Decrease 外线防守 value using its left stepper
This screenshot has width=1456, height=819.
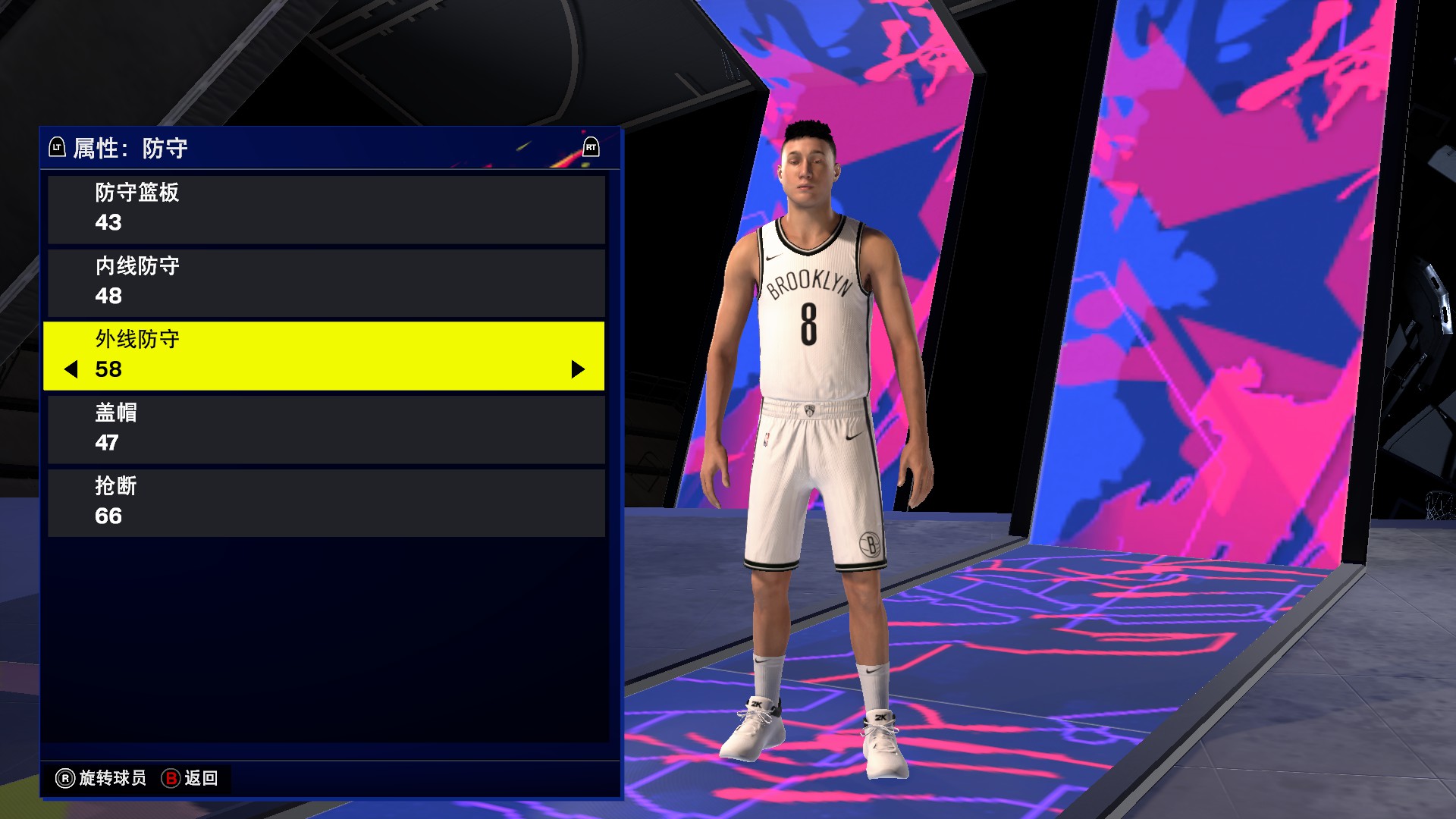click(x=71, y=371)
